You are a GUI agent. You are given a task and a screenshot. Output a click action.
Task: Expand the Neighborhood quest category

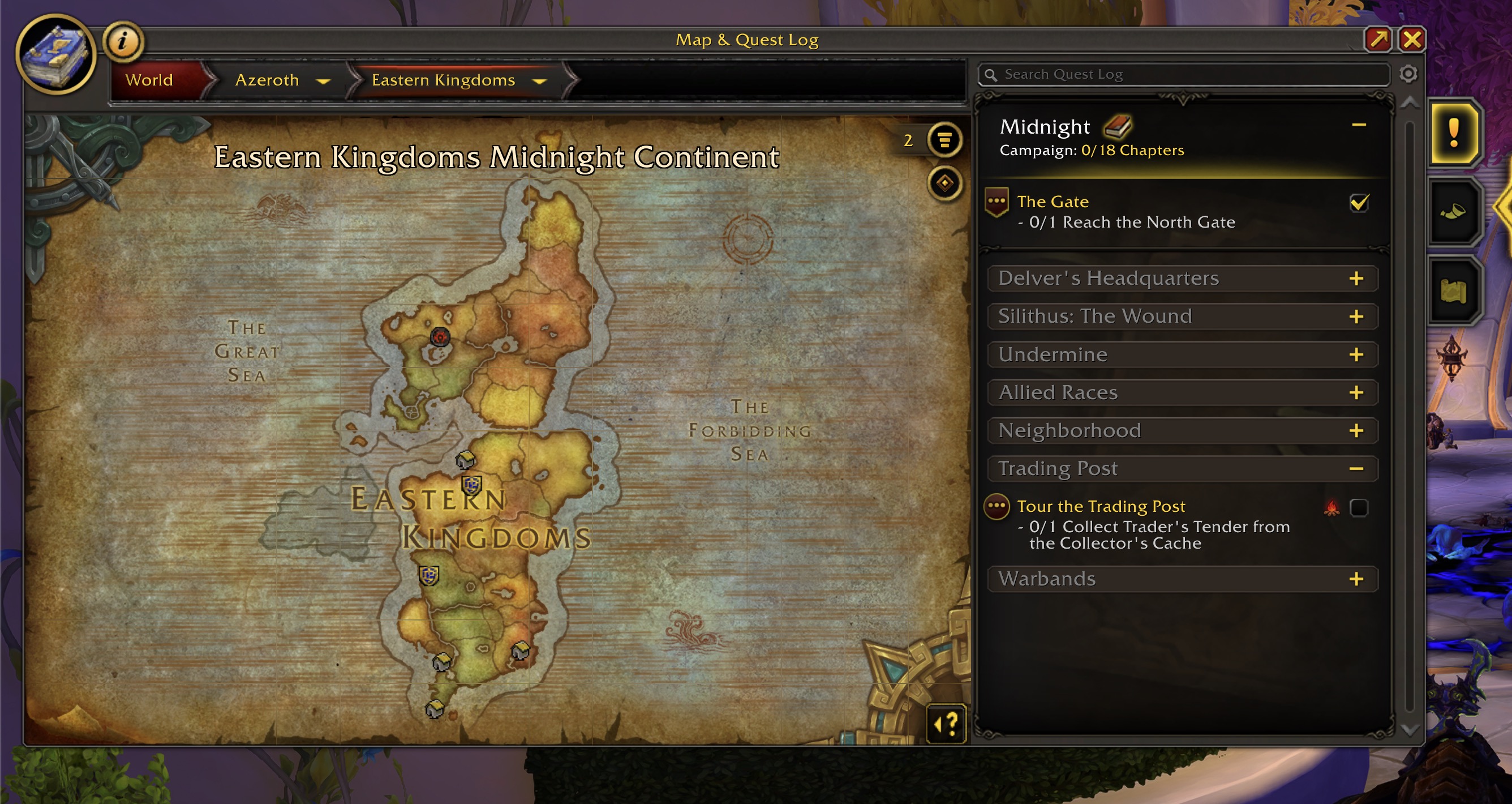pos(1356,430)
